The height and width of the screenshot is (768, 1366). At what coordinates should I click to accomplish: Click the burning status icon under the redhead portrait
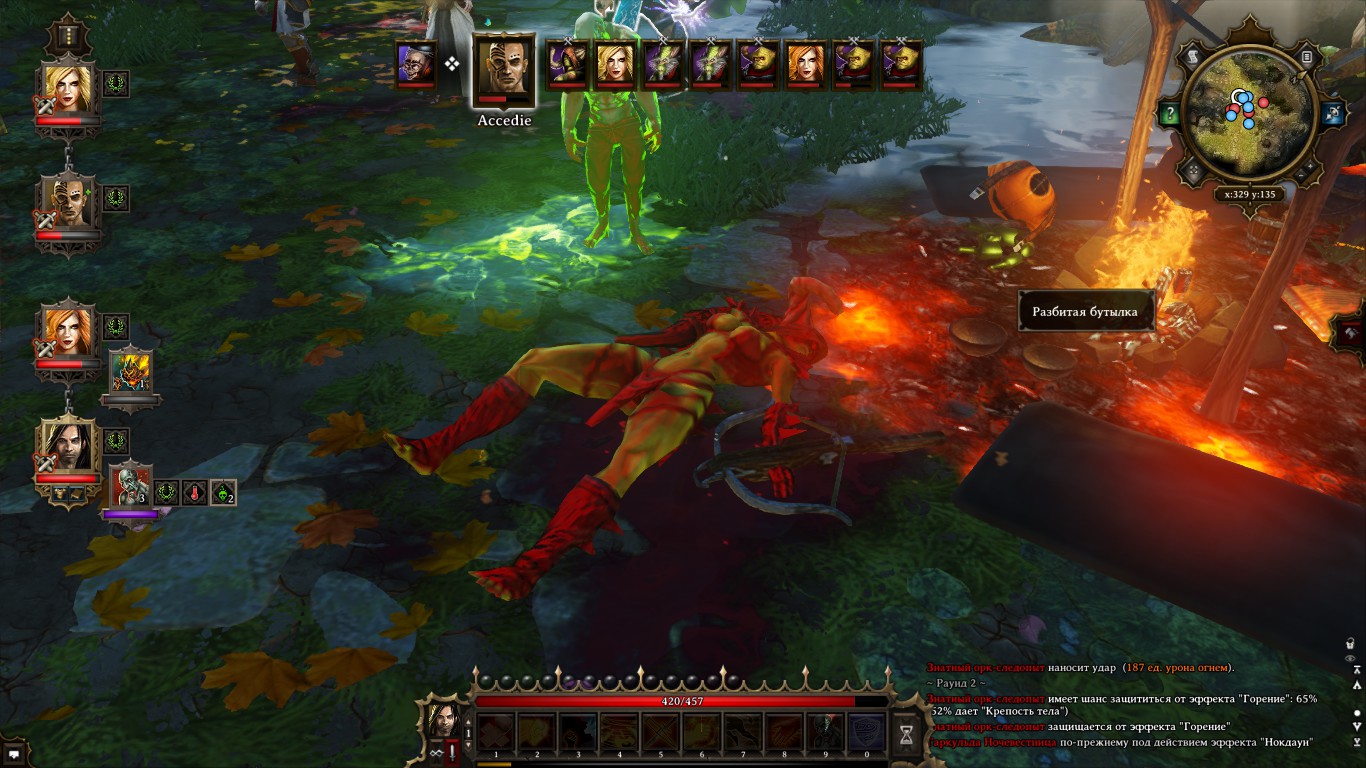tap(131, 370)
